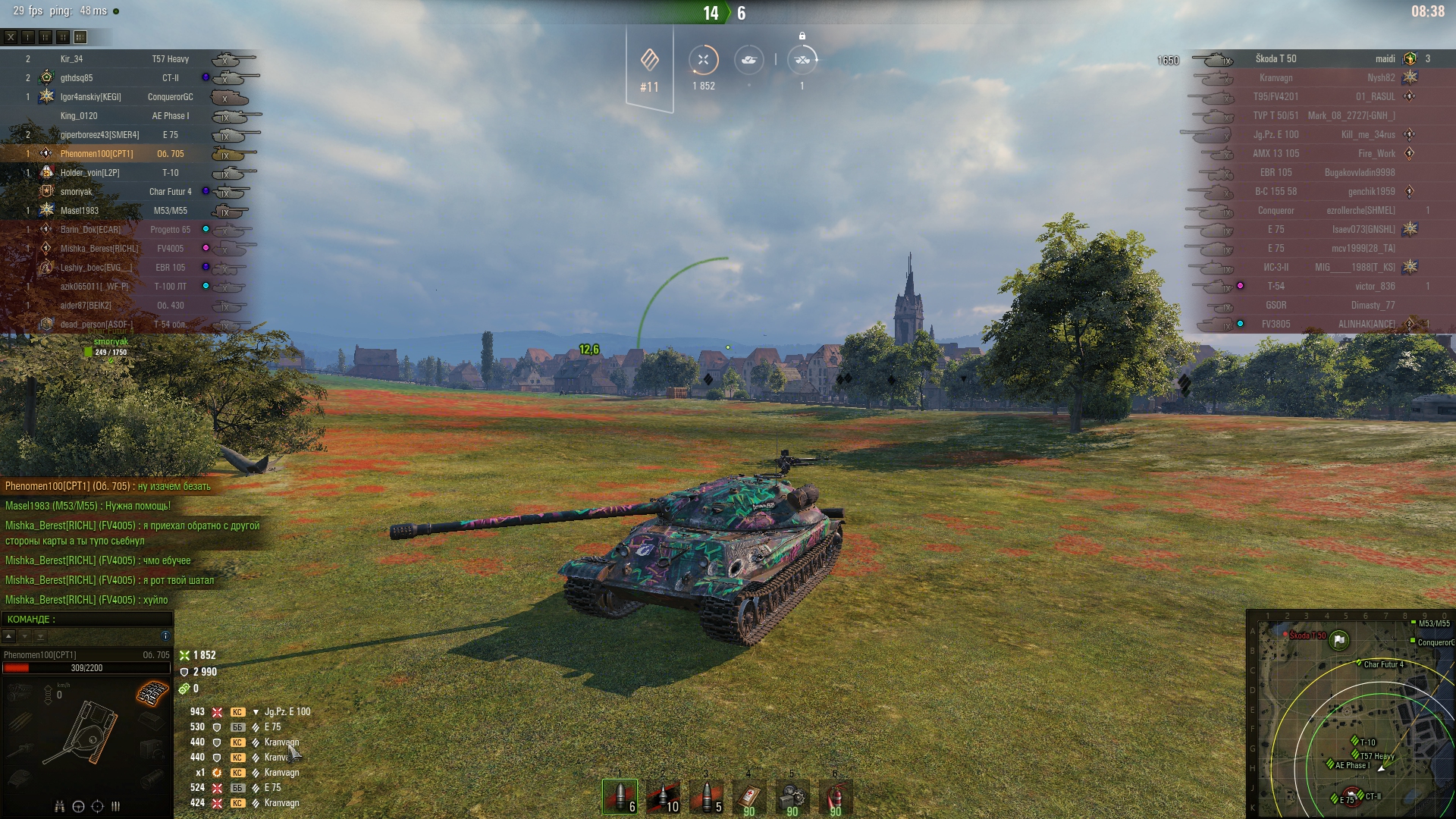Image resolution: width=1456 pixels, height=819 pixels.
Task: Click the Jg.Pz. E 100 damage log entry
Action: [287, 712]
